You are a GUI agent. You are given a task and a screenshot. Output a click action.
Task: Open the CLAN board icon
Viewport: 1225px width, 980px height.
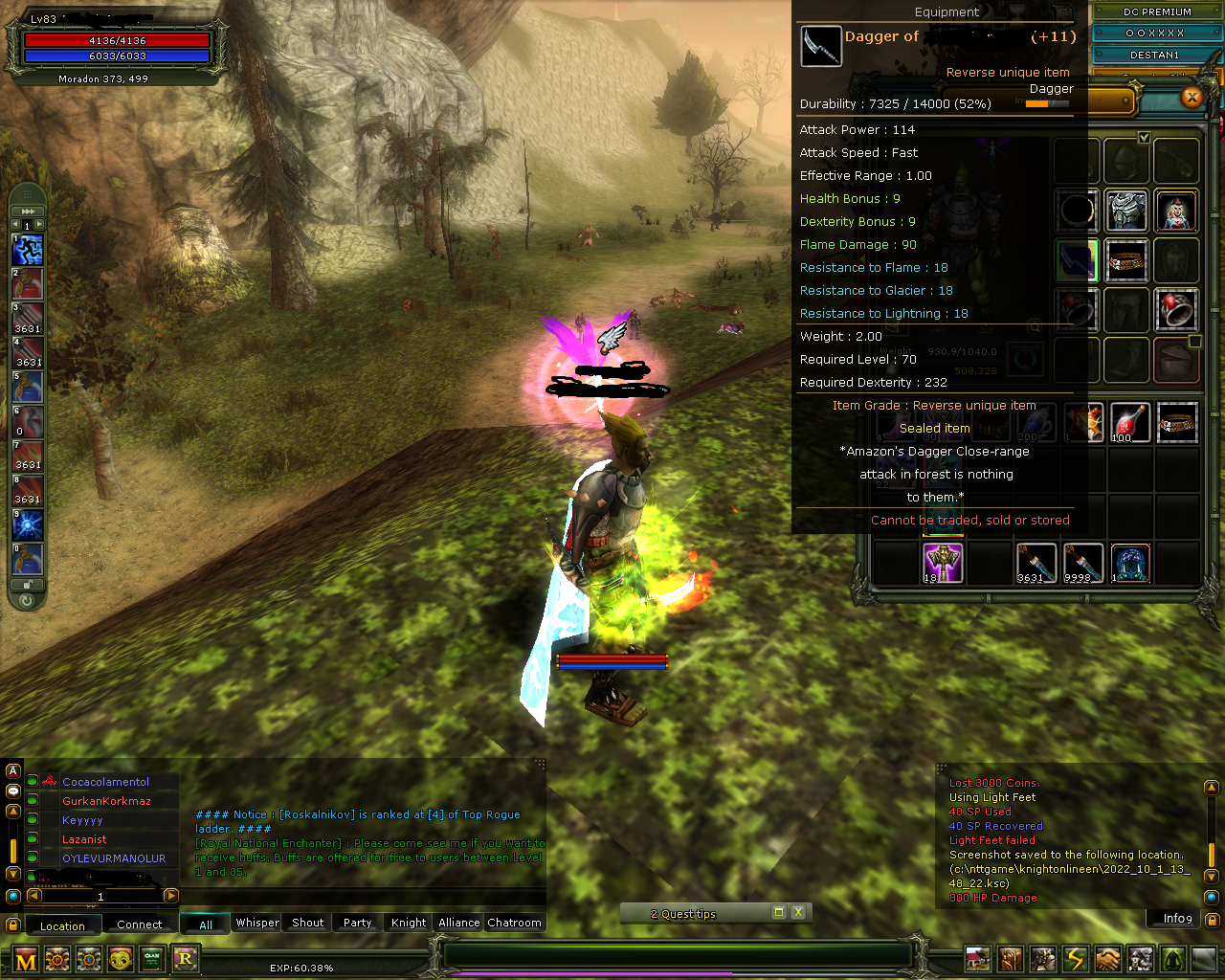coord(151,960)
